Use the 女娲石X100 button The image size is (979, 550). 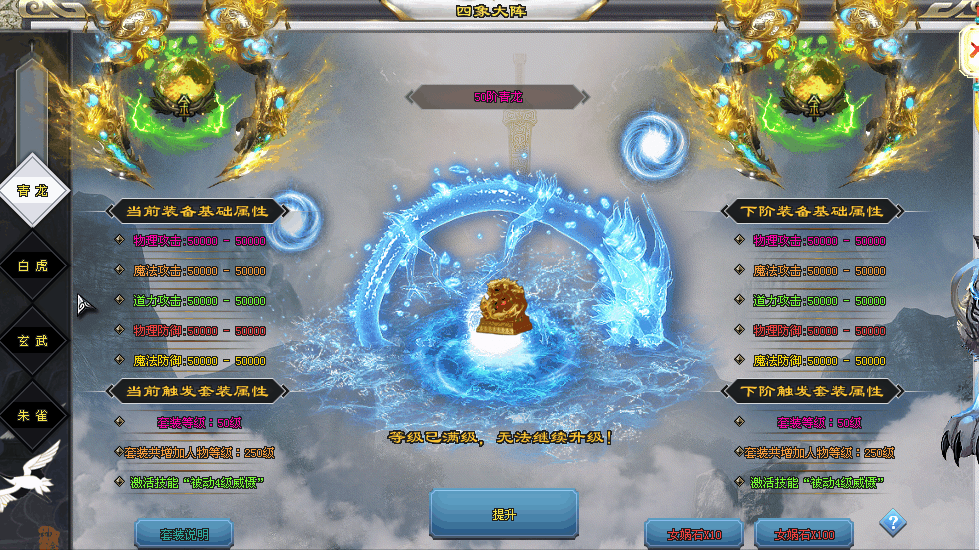(804, 534)
